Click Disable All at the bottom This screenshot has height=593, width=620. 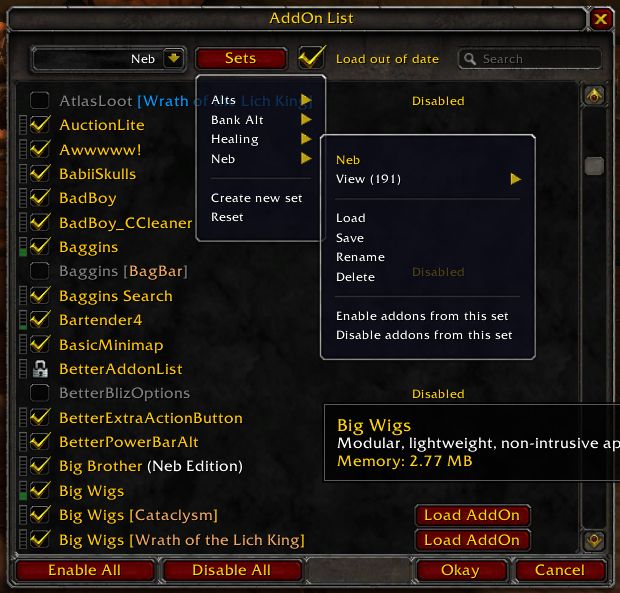(231, 570)
